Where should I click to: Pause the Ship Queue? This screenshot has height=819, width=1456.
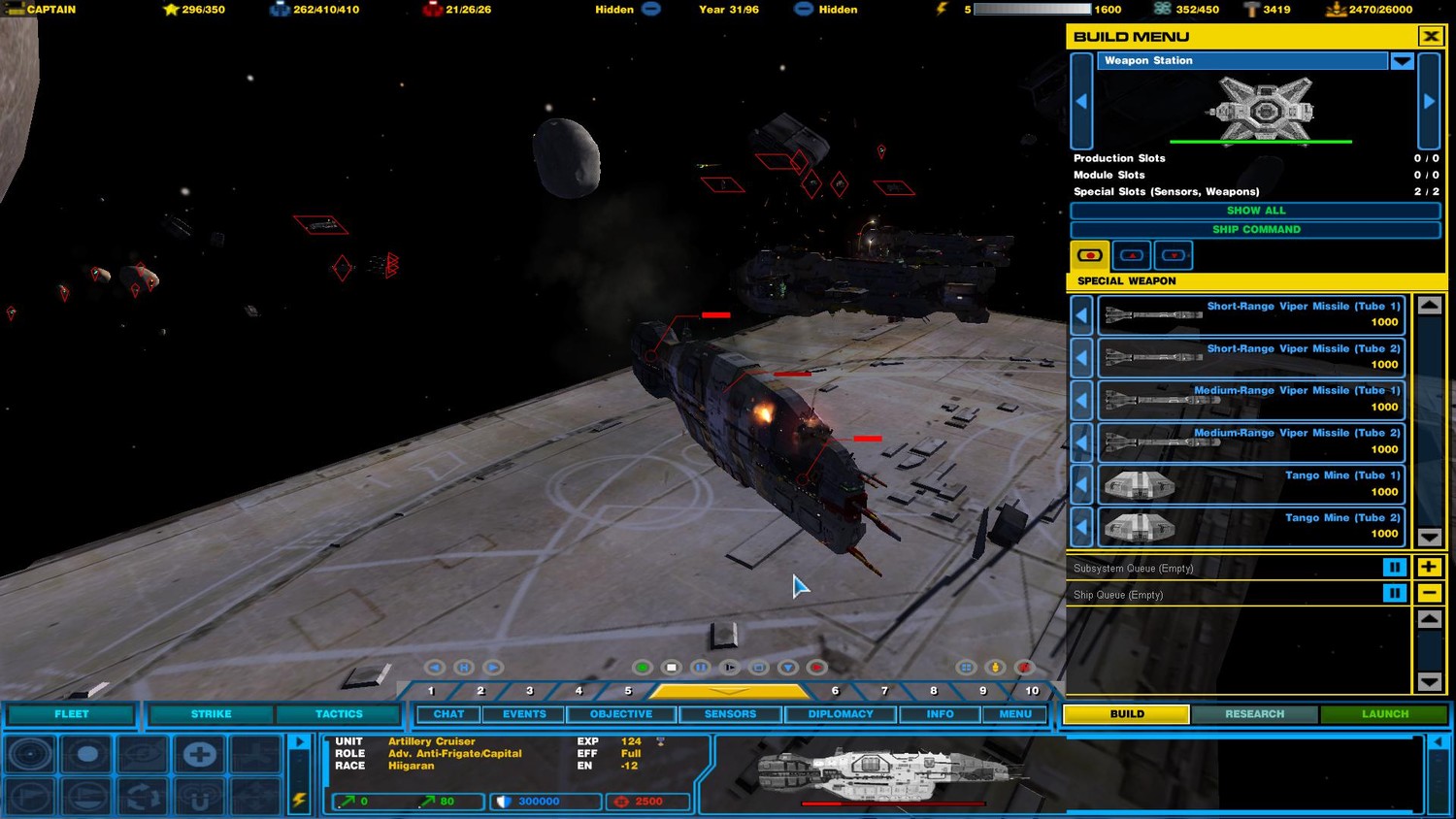pos(1394,594)
